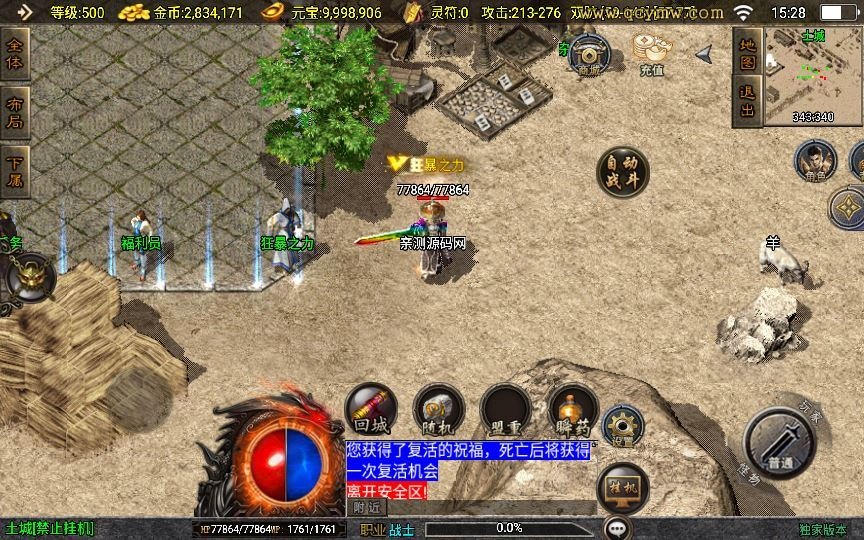
Task: Open the 充值 recharge menu
Action: point(652,53)
